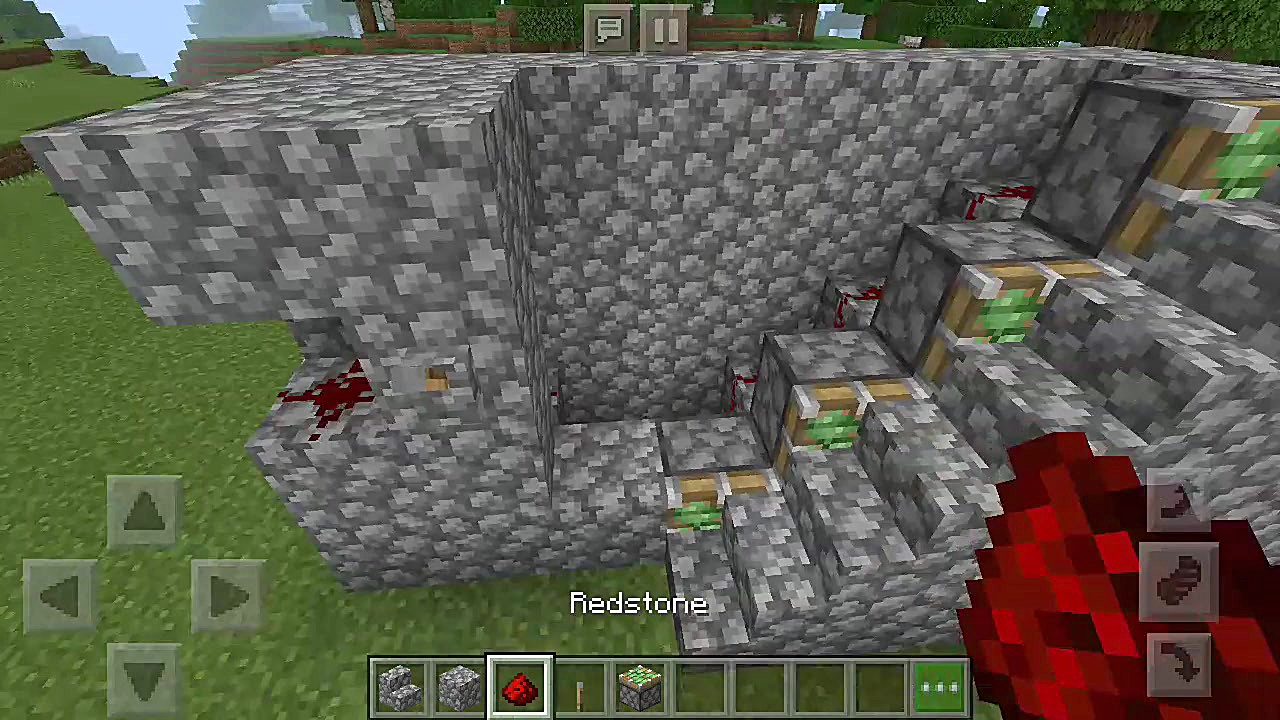Pause the game with the pause button
Screen dimensions: 1280x720
point(665,30)
